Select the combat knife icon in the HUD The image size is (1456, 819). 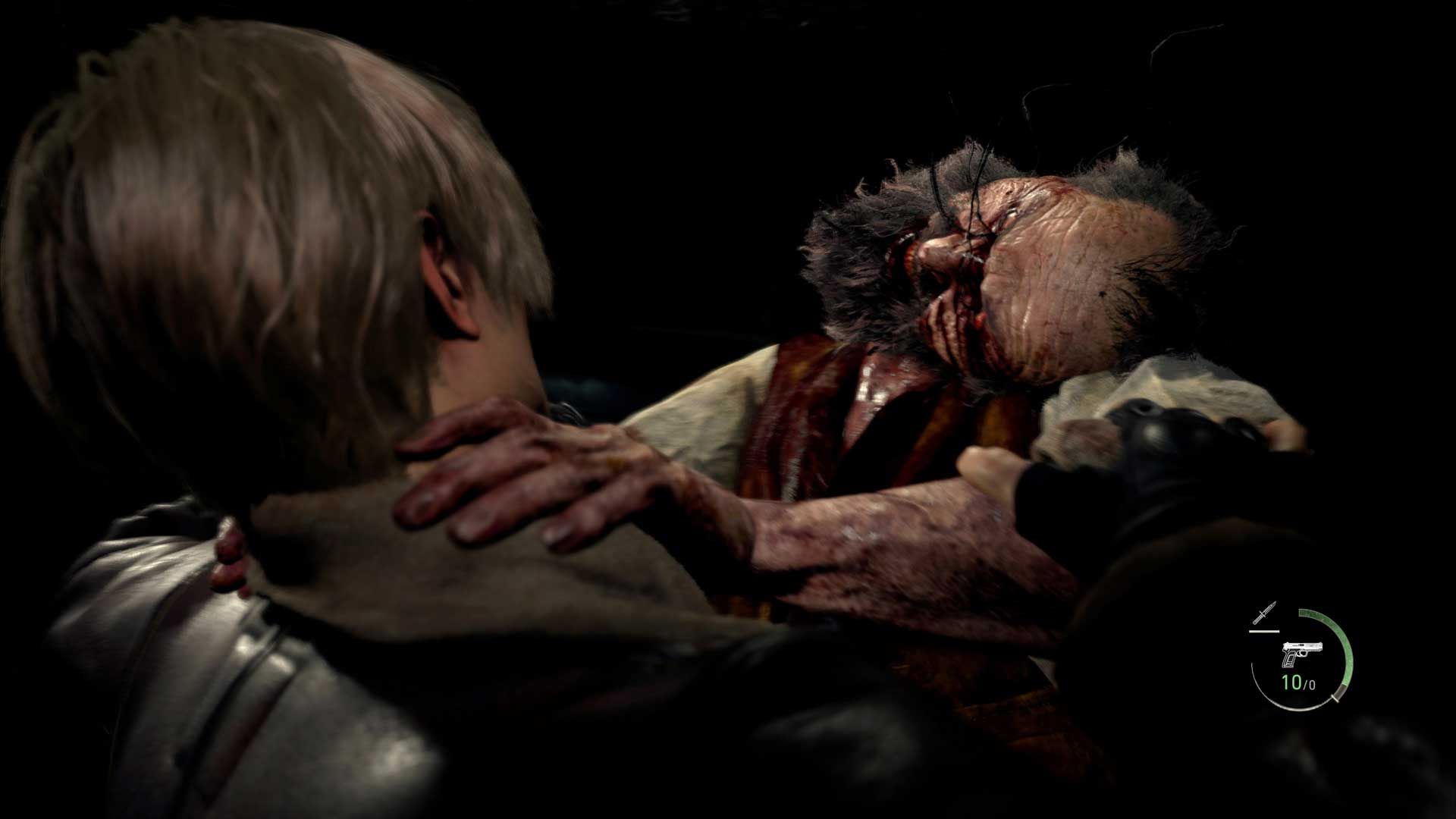tap(1265, 613)
